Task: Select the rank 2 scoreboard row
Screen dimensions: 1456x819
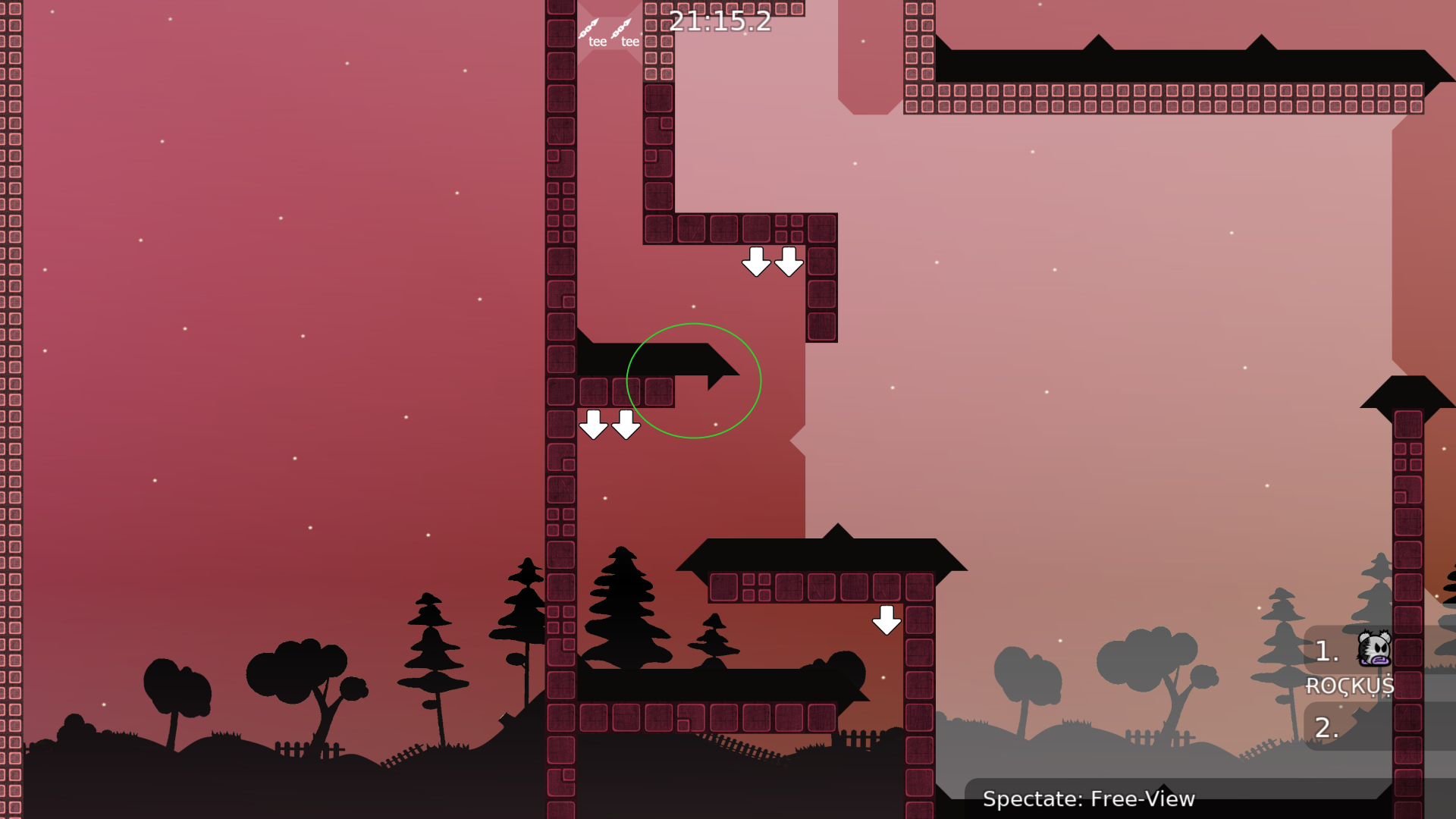Action: click(x=1326, y=726)
